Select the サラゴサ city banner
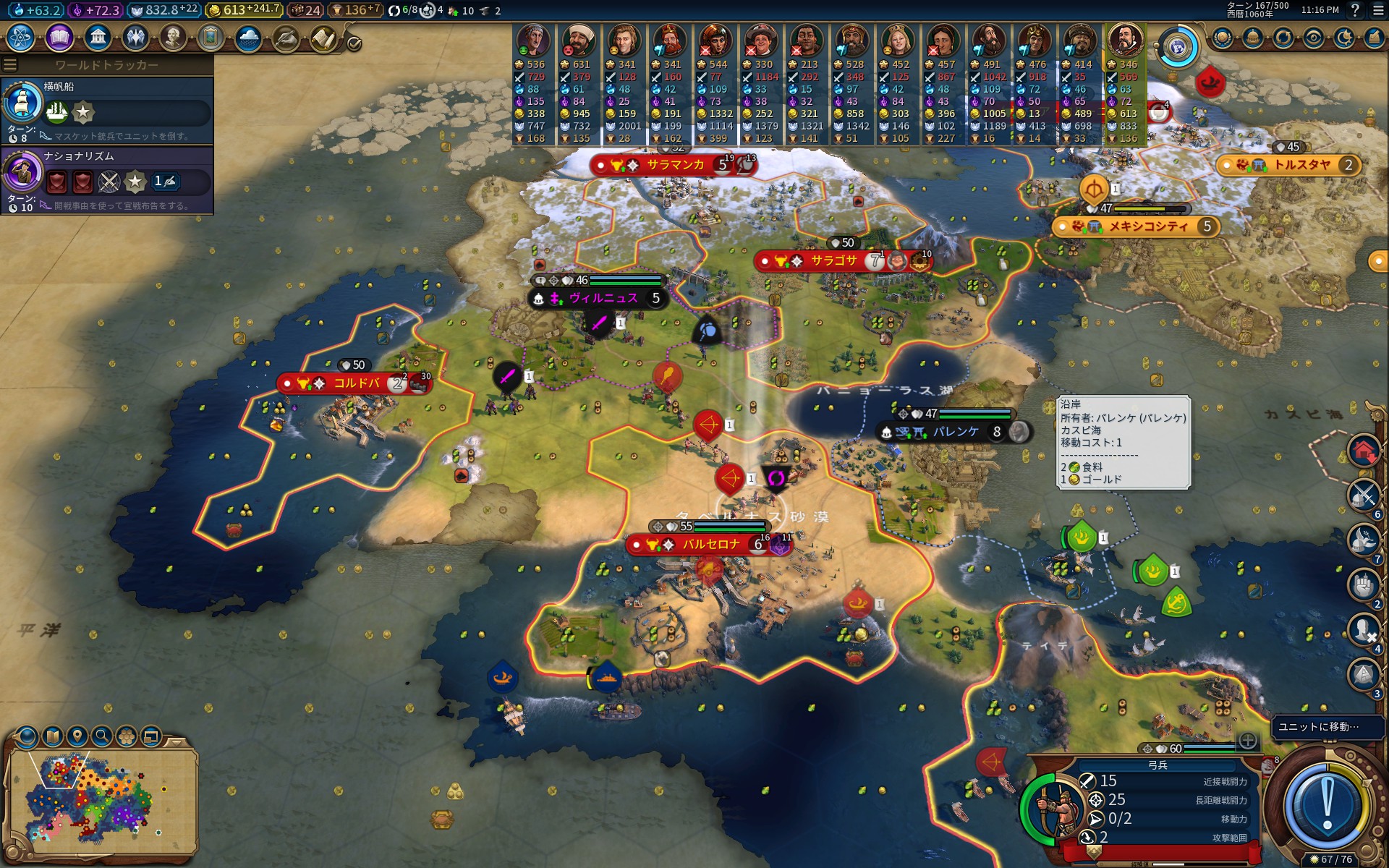The image size is (1389, 868). [x=833, y=261]
